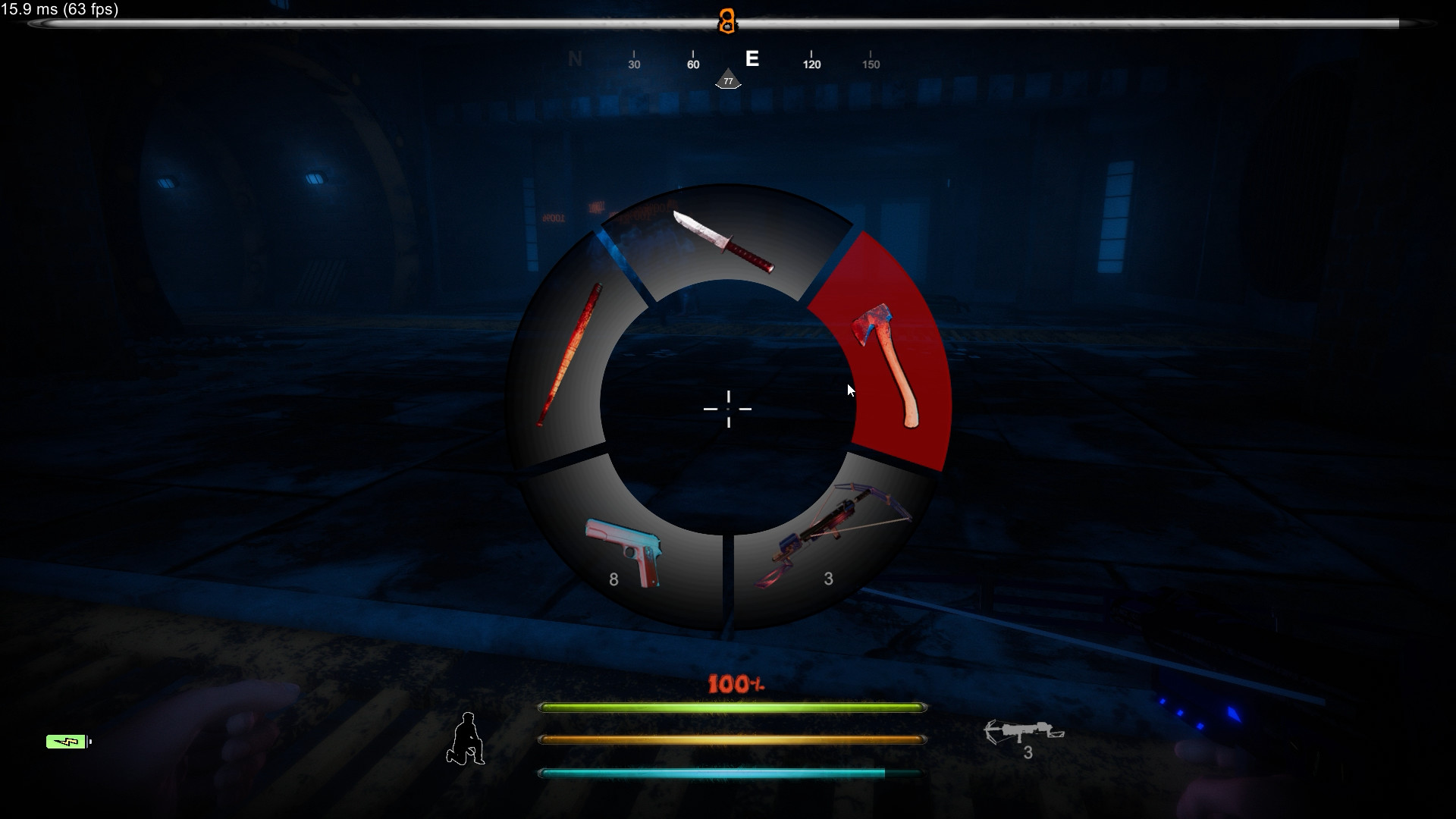The width and height of the screenshot is (1456, 819).
Task: Select the combat knife in the weapon wheel
Action: point(724,243)
